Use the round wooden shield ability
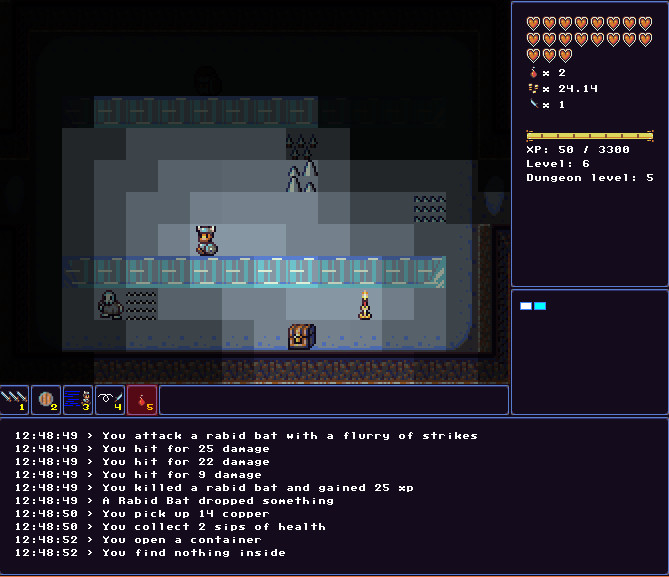The height and width of the screenshot is (577, 669). click(46, 400)
